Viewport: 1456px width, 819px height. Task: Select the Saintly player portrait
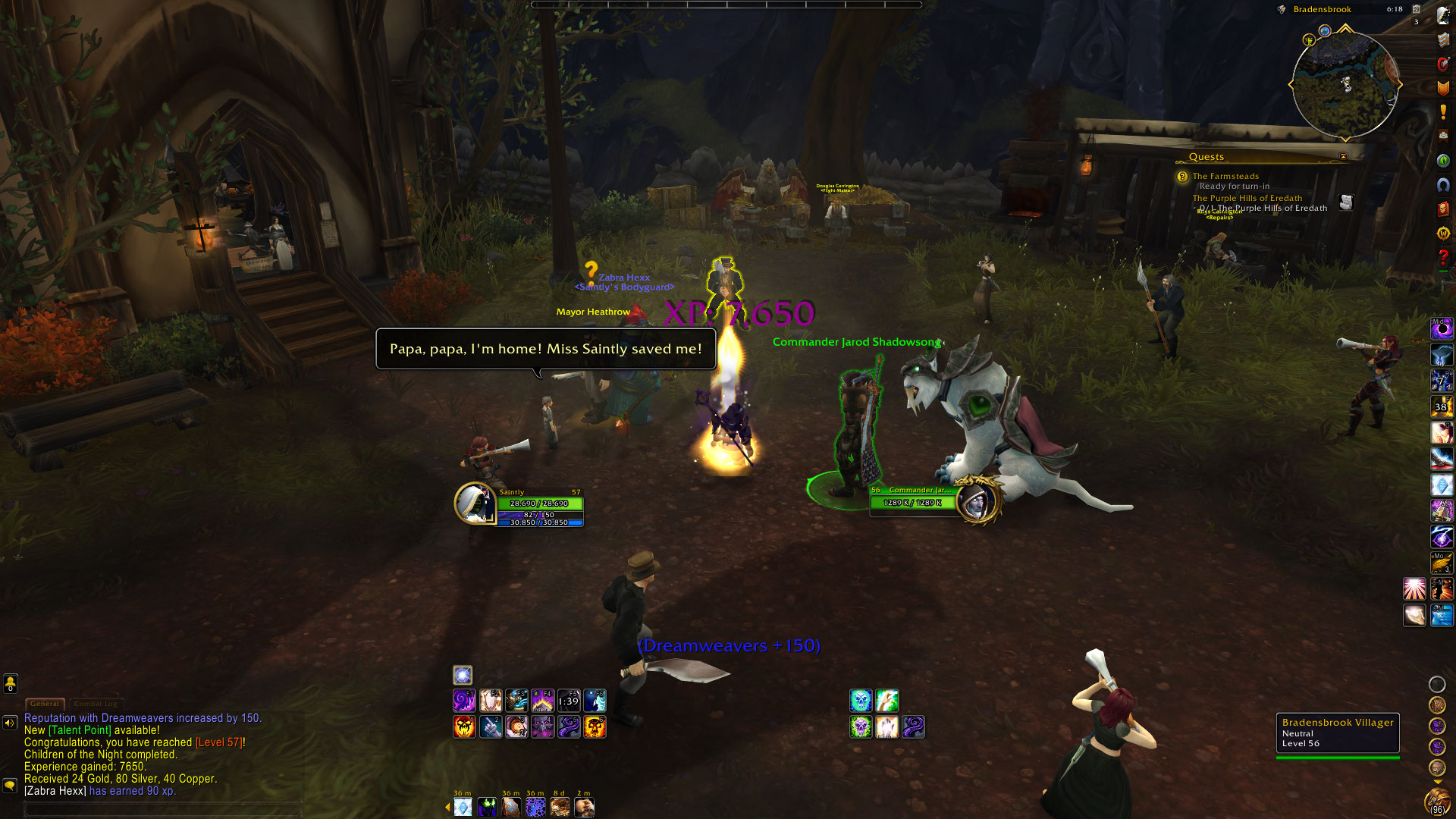[x=475, y=504]
